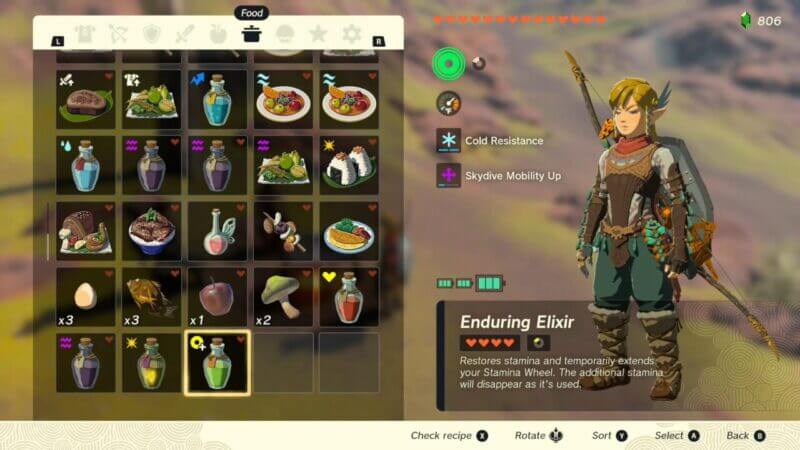Select the roasted fish slot

[150, 296]
